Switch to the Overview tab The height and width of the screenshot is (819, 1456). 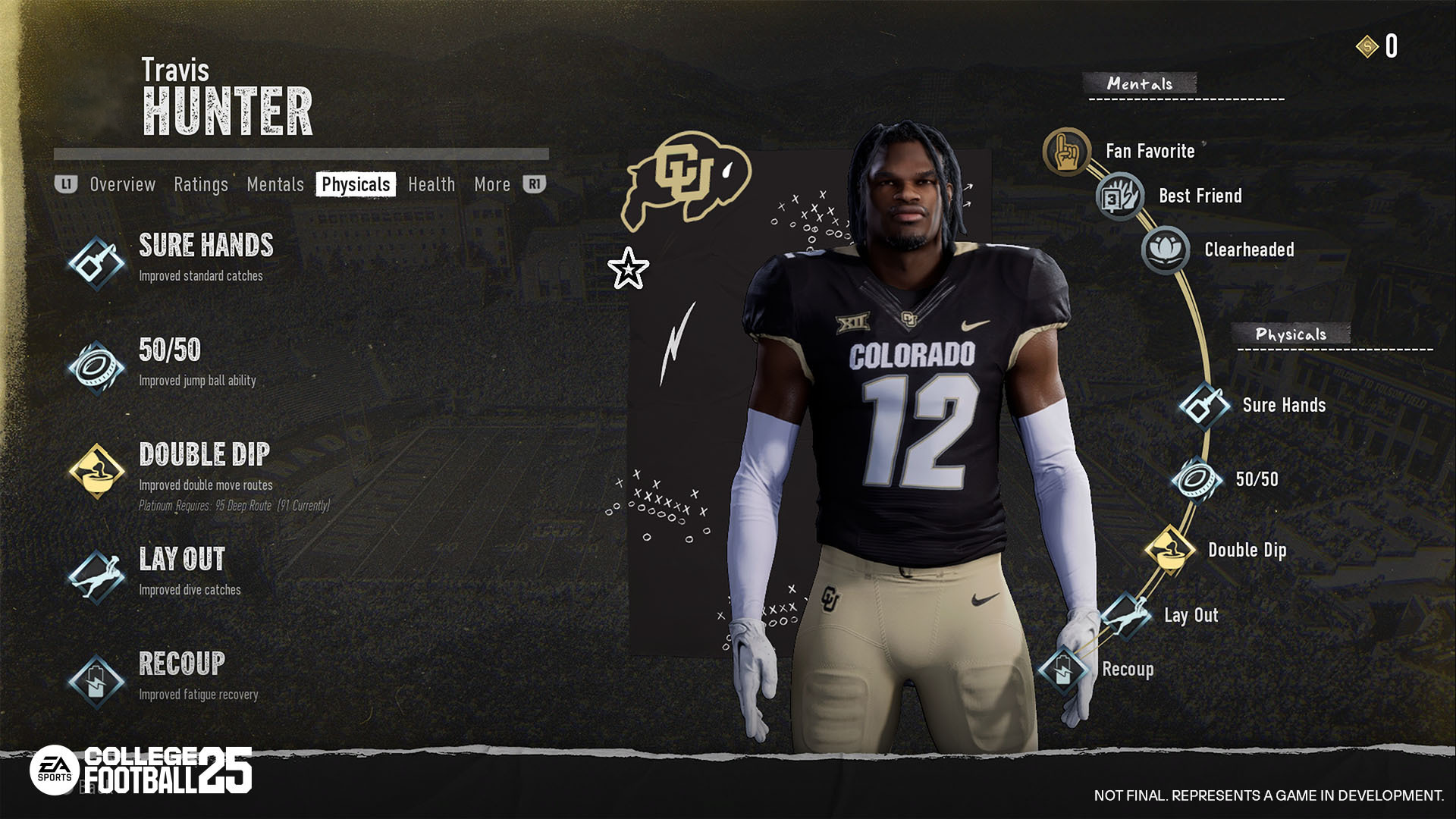(122, 184)
